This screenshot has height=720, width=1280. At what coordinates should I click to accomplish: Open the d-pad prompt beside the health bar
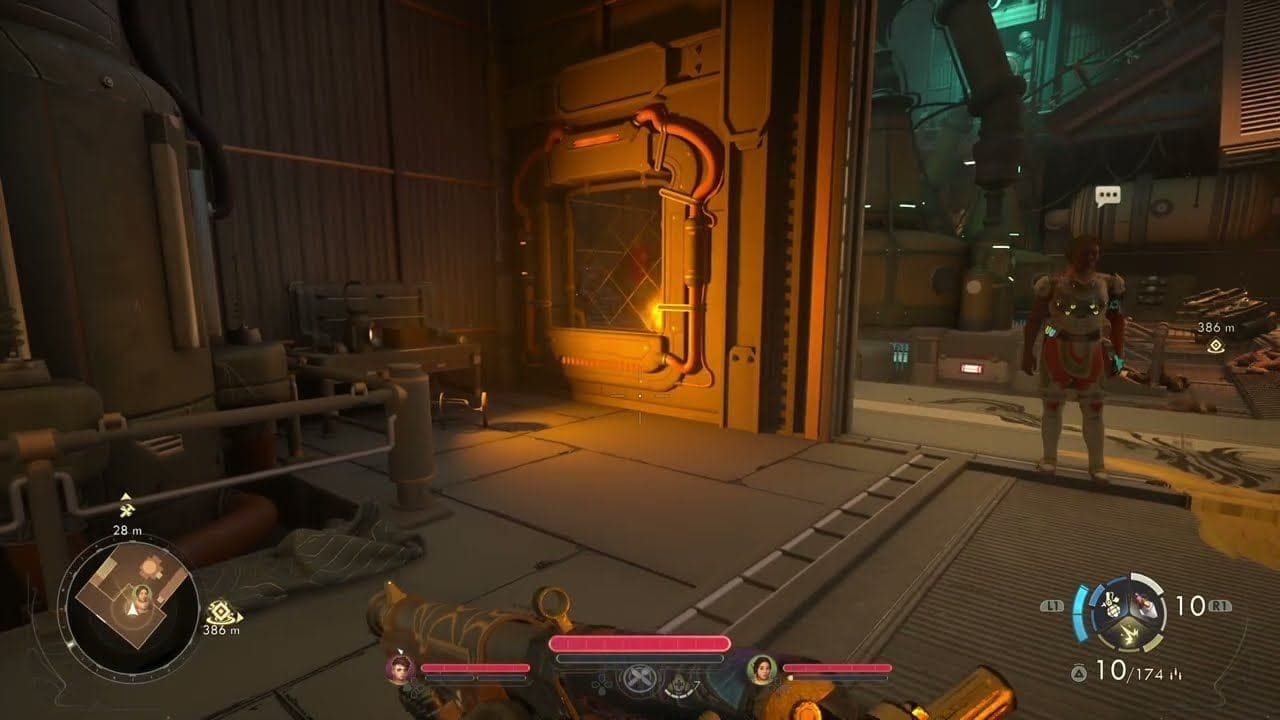click(x=600, y=685)
